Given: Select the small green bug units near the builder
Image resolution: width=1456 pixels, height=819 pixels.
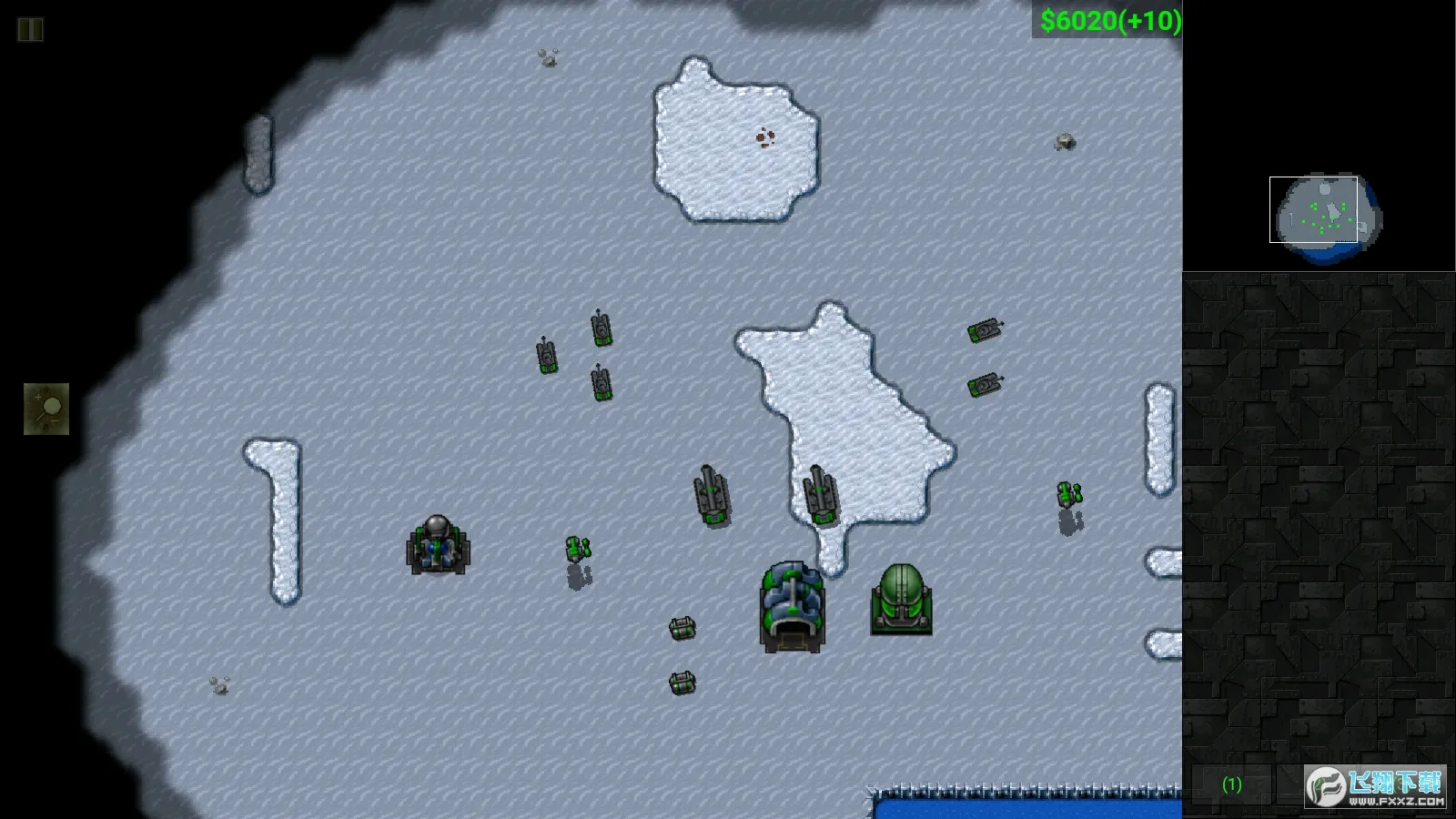Looking at the screenshot, I should (x=576, y=548).
